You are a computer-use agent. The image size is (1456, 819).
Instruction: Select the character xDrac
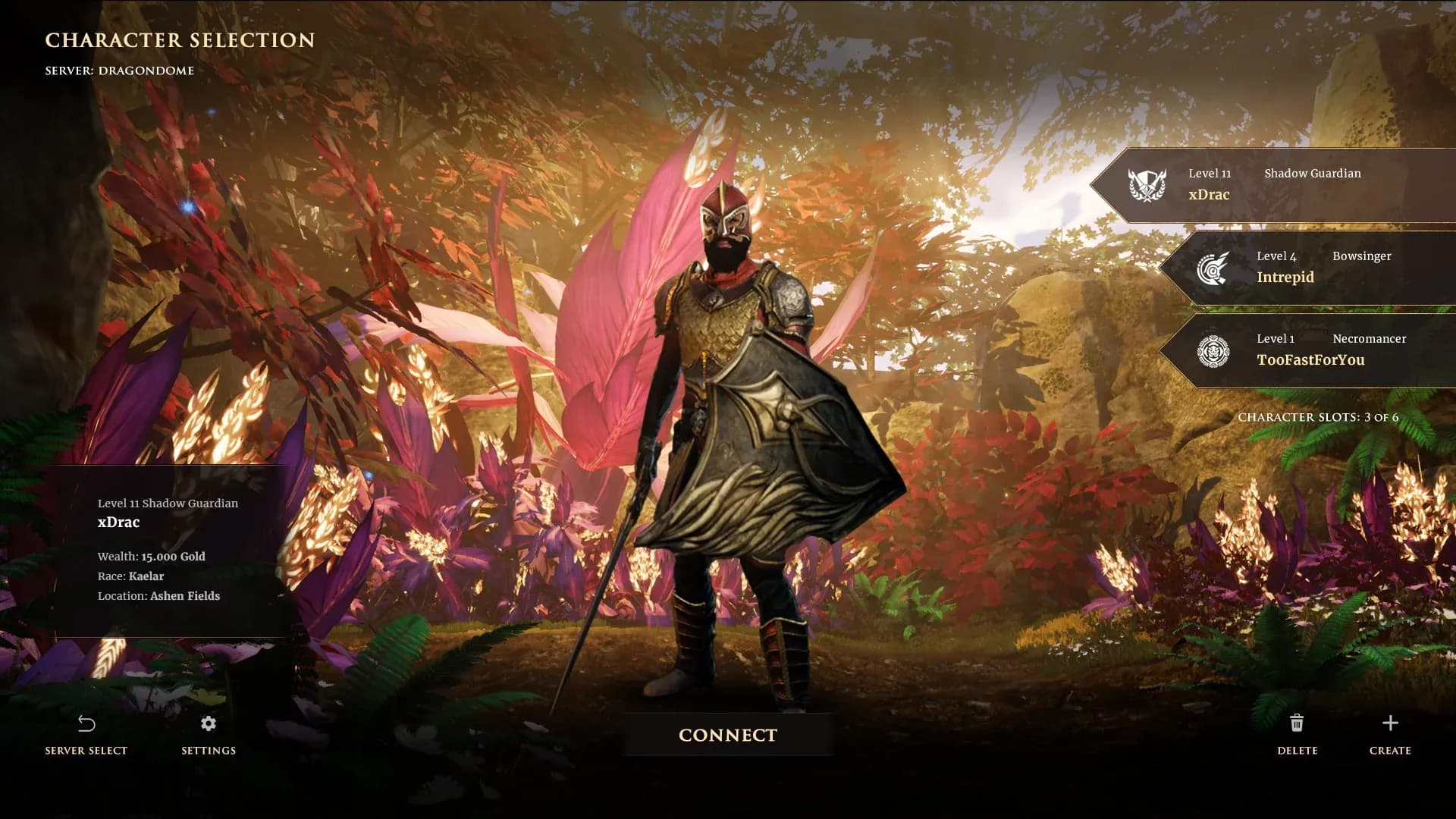(1282, 186)
